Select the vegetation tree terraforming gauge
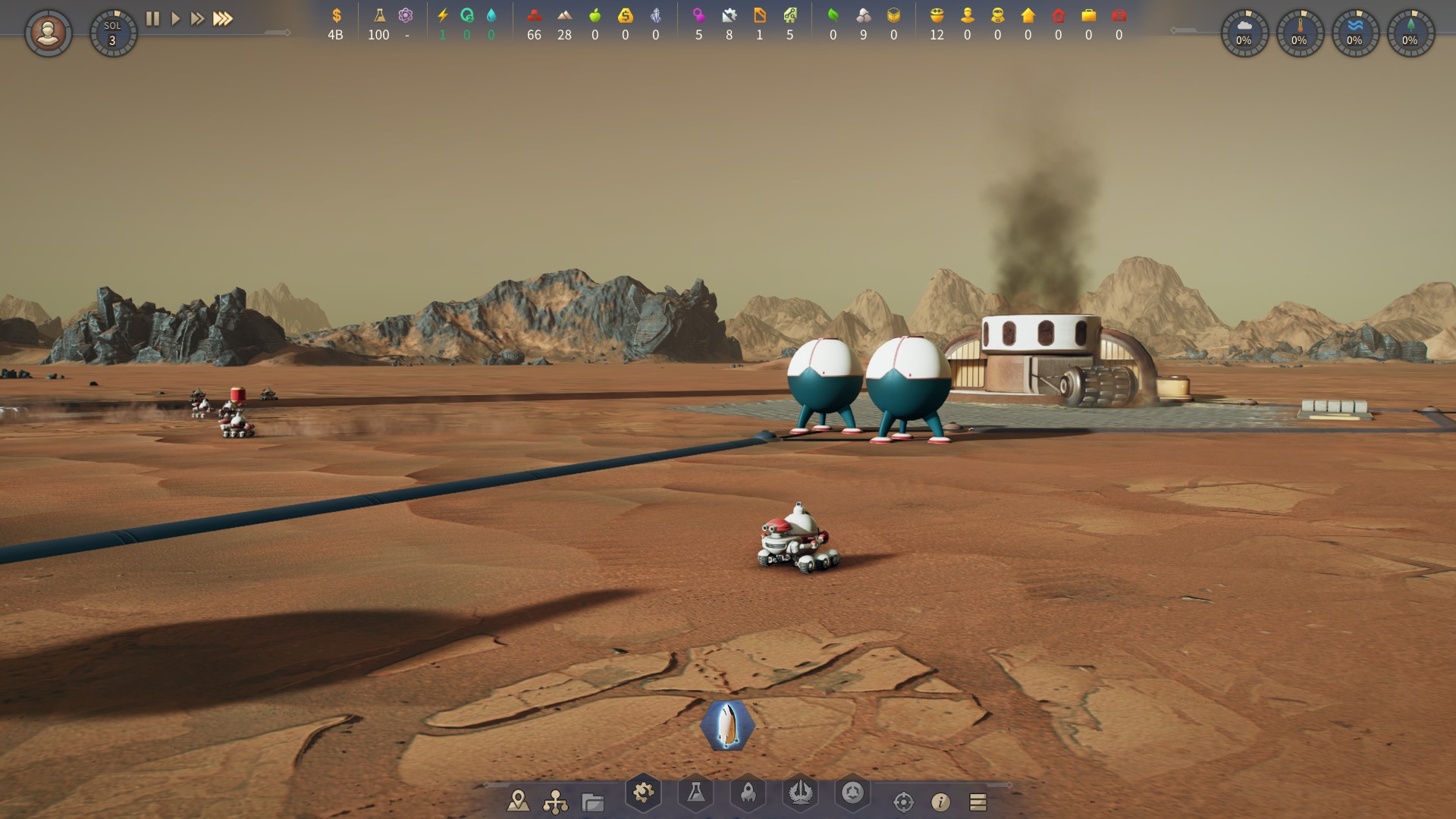Image resolution: width=1456 pixels, height=819 pixels. pos(1410,33)
